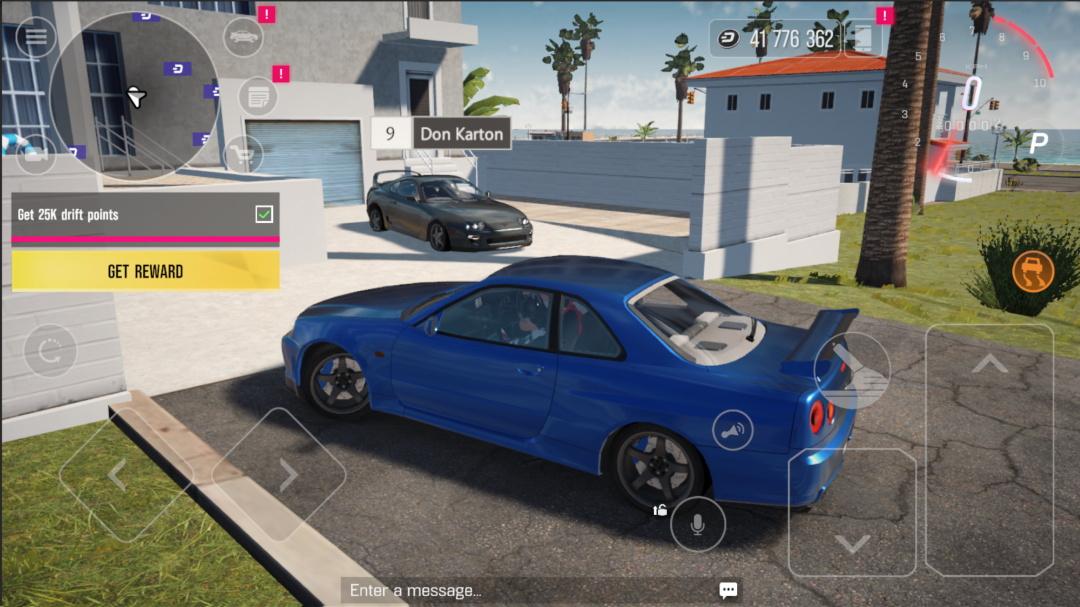
Task: Steer left with the left arrow
Action: pos(118,475)
